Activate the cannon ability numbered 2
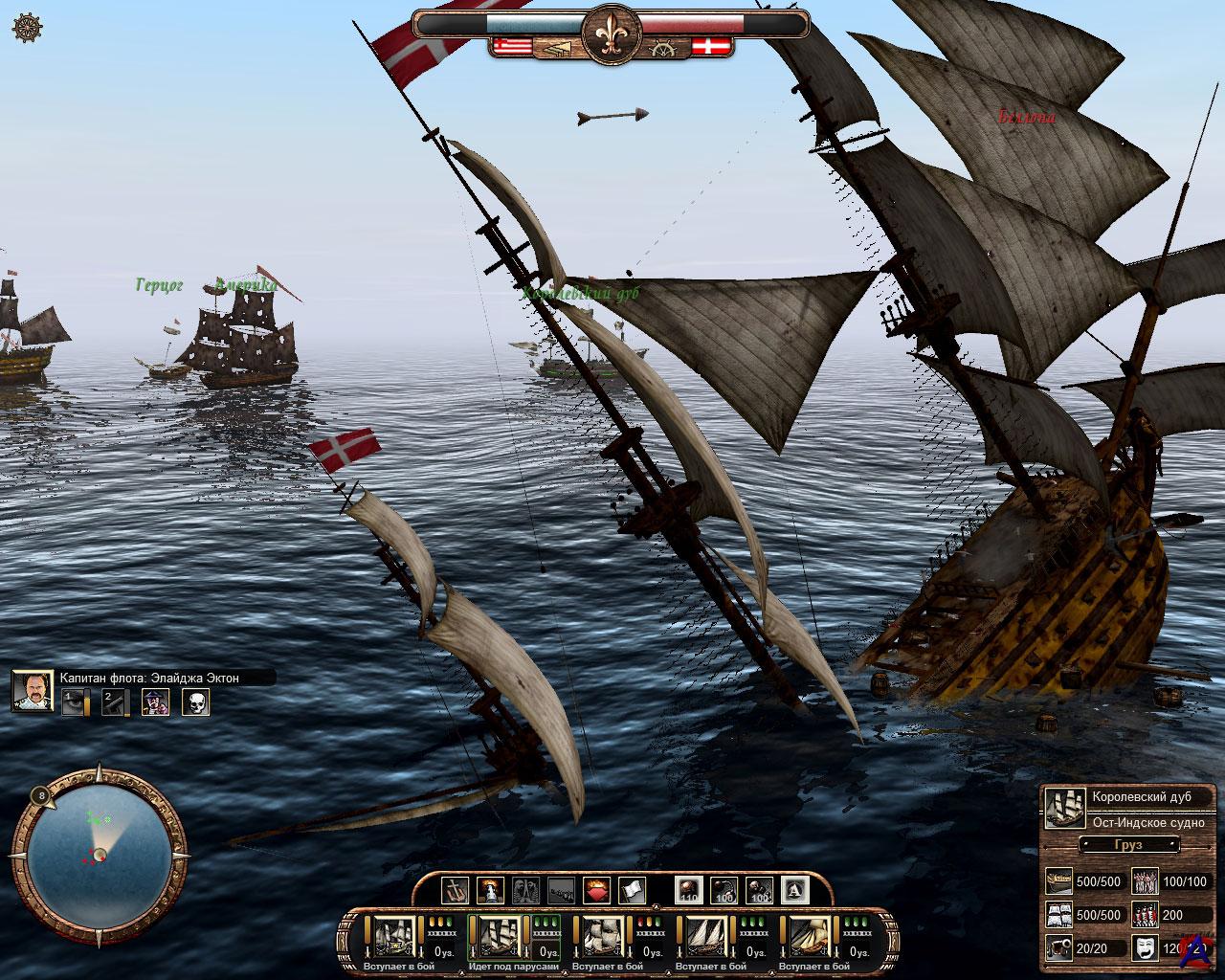The width and height of the screenshot is (1225, 980). click(x=116, y=702)
